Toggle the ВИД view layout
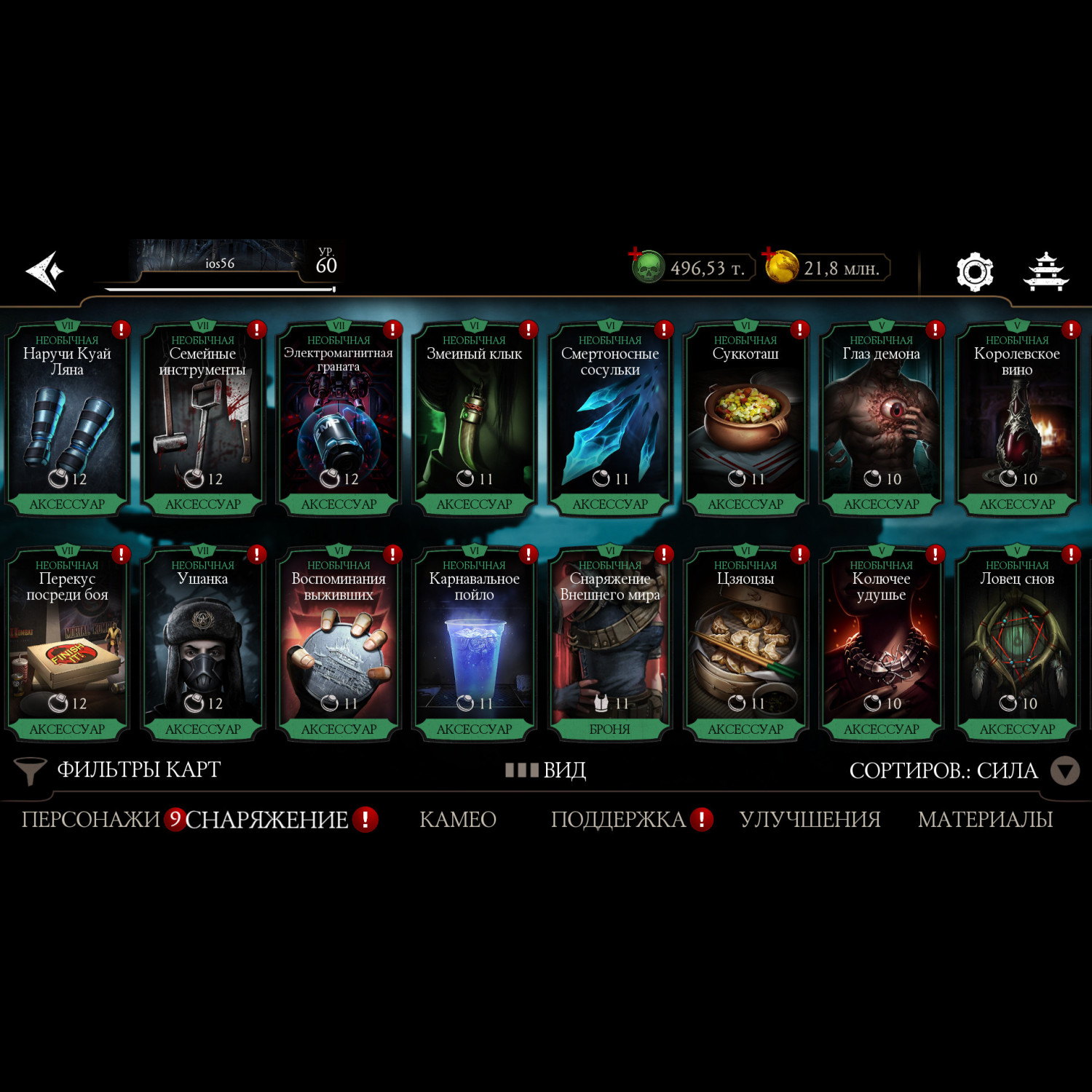Screen dimensions: 1092x1092 click(x=547, y=770)
